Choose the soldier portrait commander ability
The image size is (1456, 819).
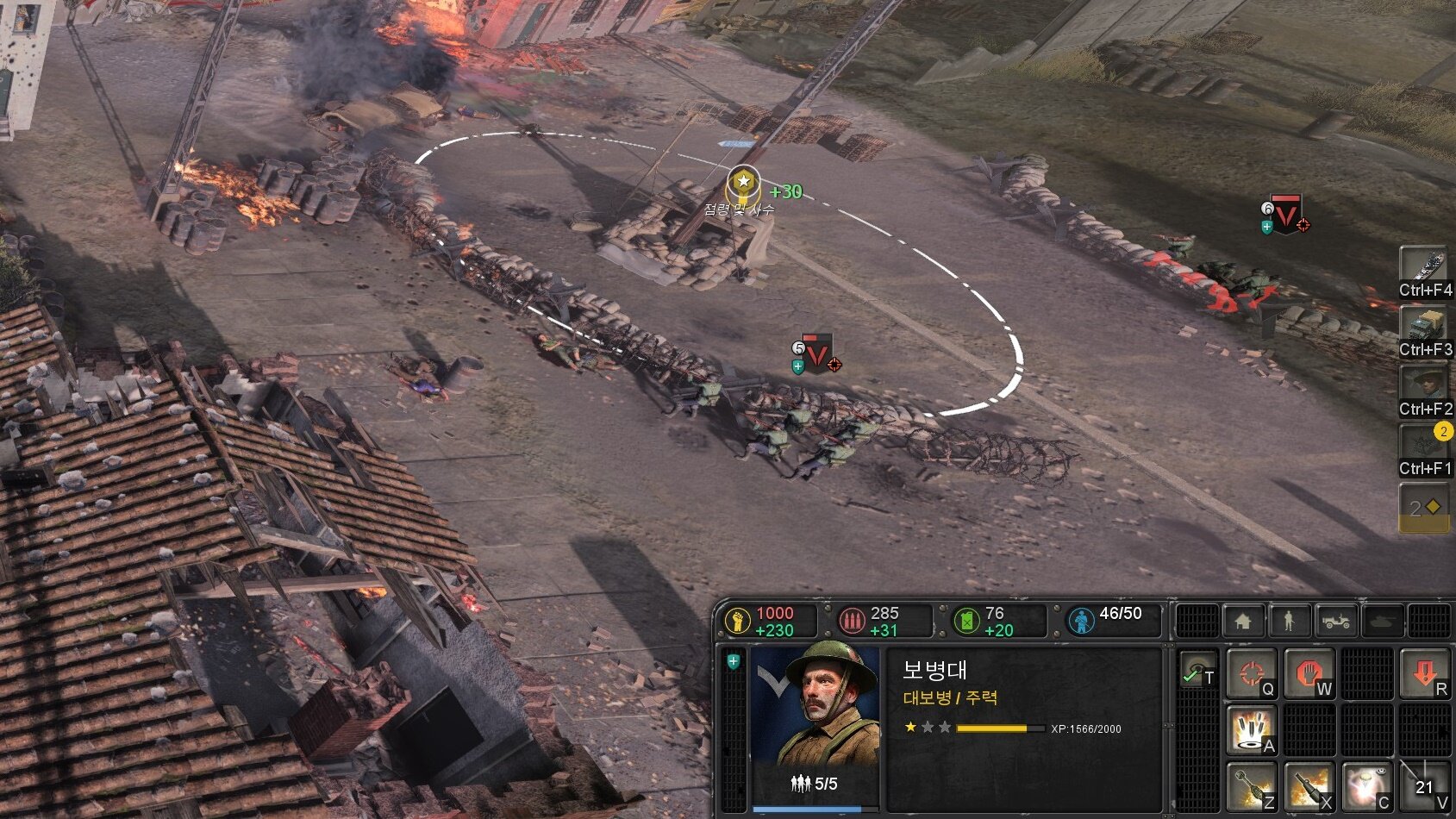[1424, 389]
